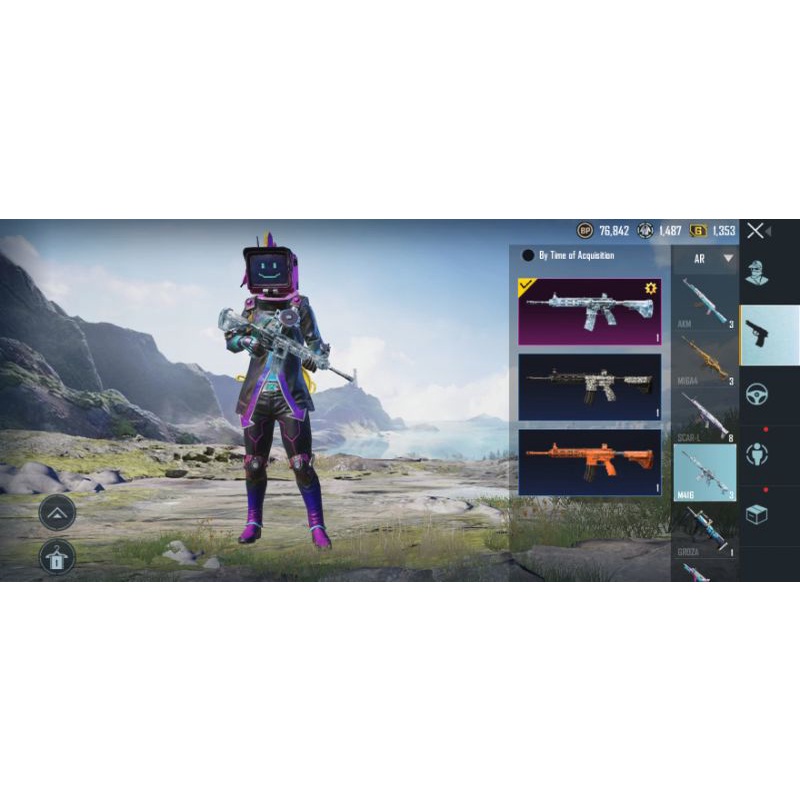The image size is (800, 800).
Task: Select the gold M16A4 weapon entry
Action: click(705, 358)
